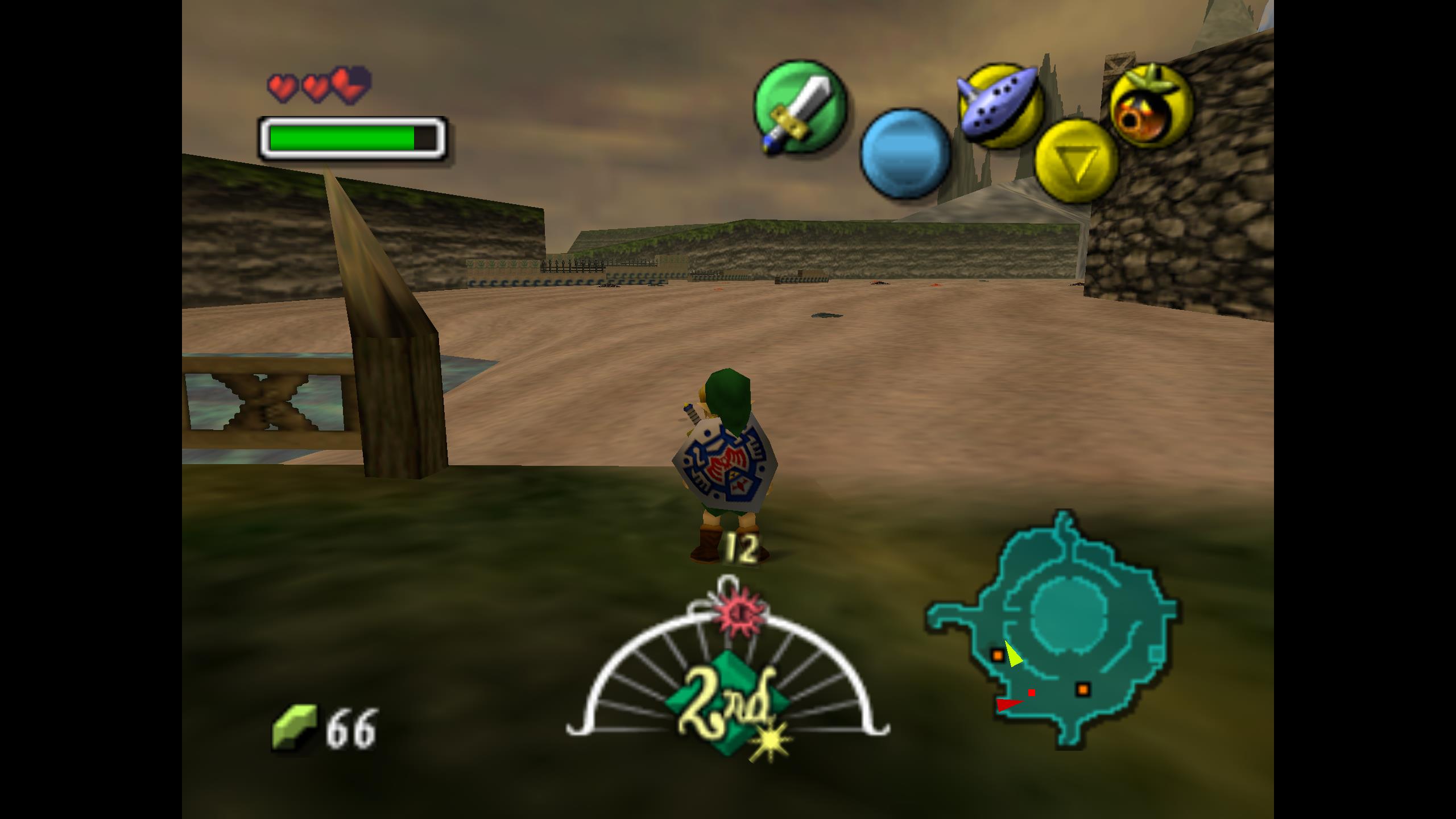Select the red entrance arrow on minimap

[x=1008, y=705]
